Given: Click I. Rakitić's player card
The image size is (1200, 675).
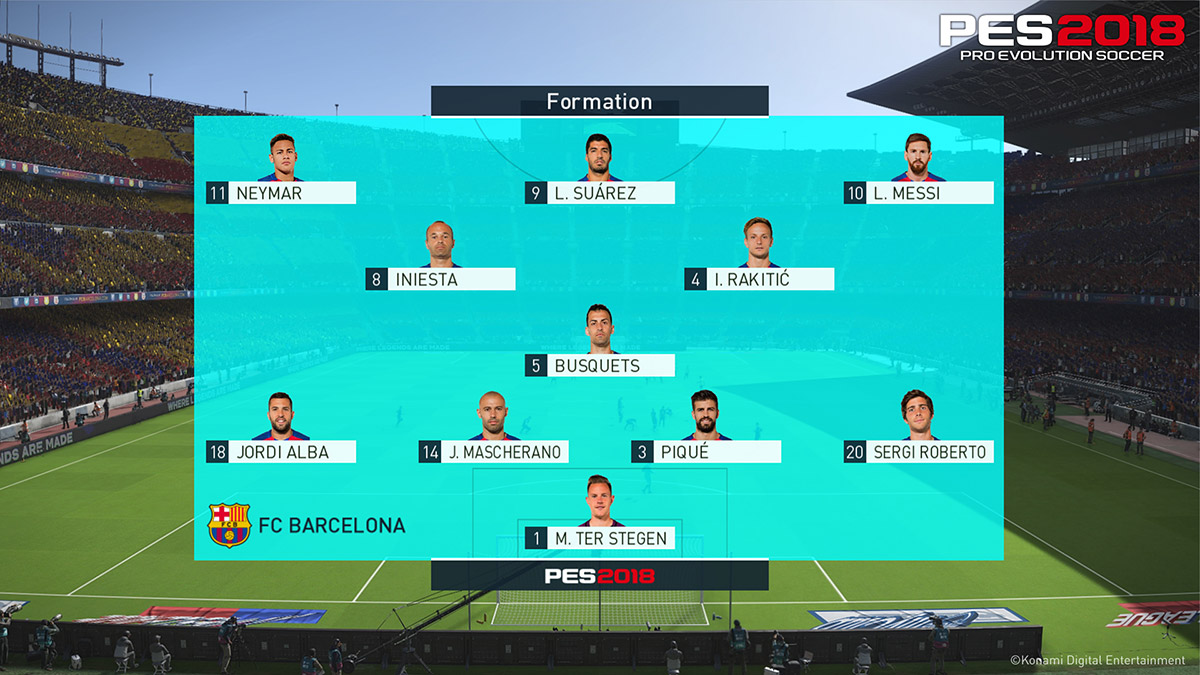Looking at the screenshot, I should (760, 279).
